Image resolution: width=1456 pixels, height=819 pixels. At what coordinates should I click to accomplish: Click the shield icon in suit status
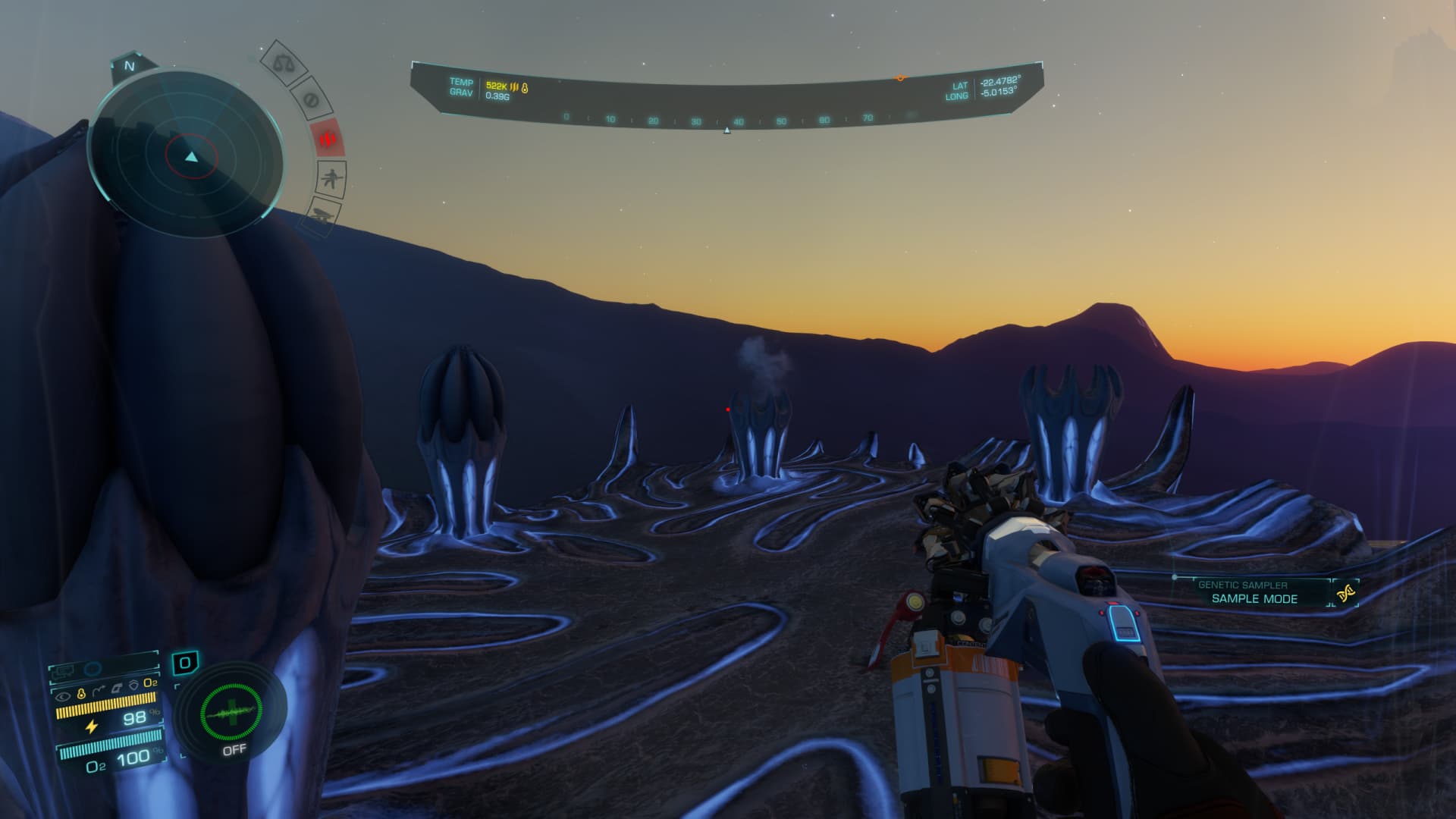pyautogui.click(x=133, y=684)
